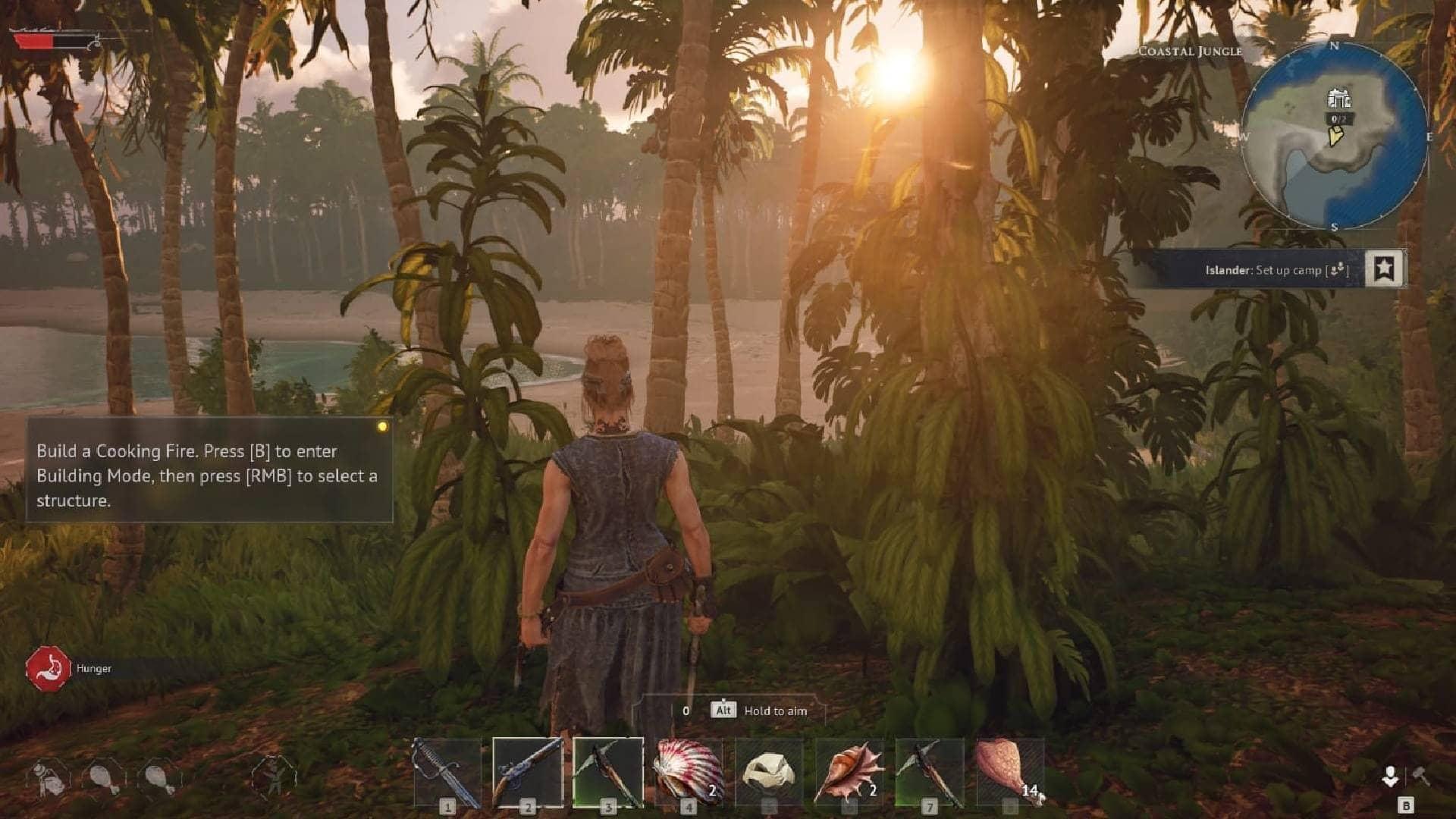Click the ruins marker on the minimap

[x=1338, y=99]
